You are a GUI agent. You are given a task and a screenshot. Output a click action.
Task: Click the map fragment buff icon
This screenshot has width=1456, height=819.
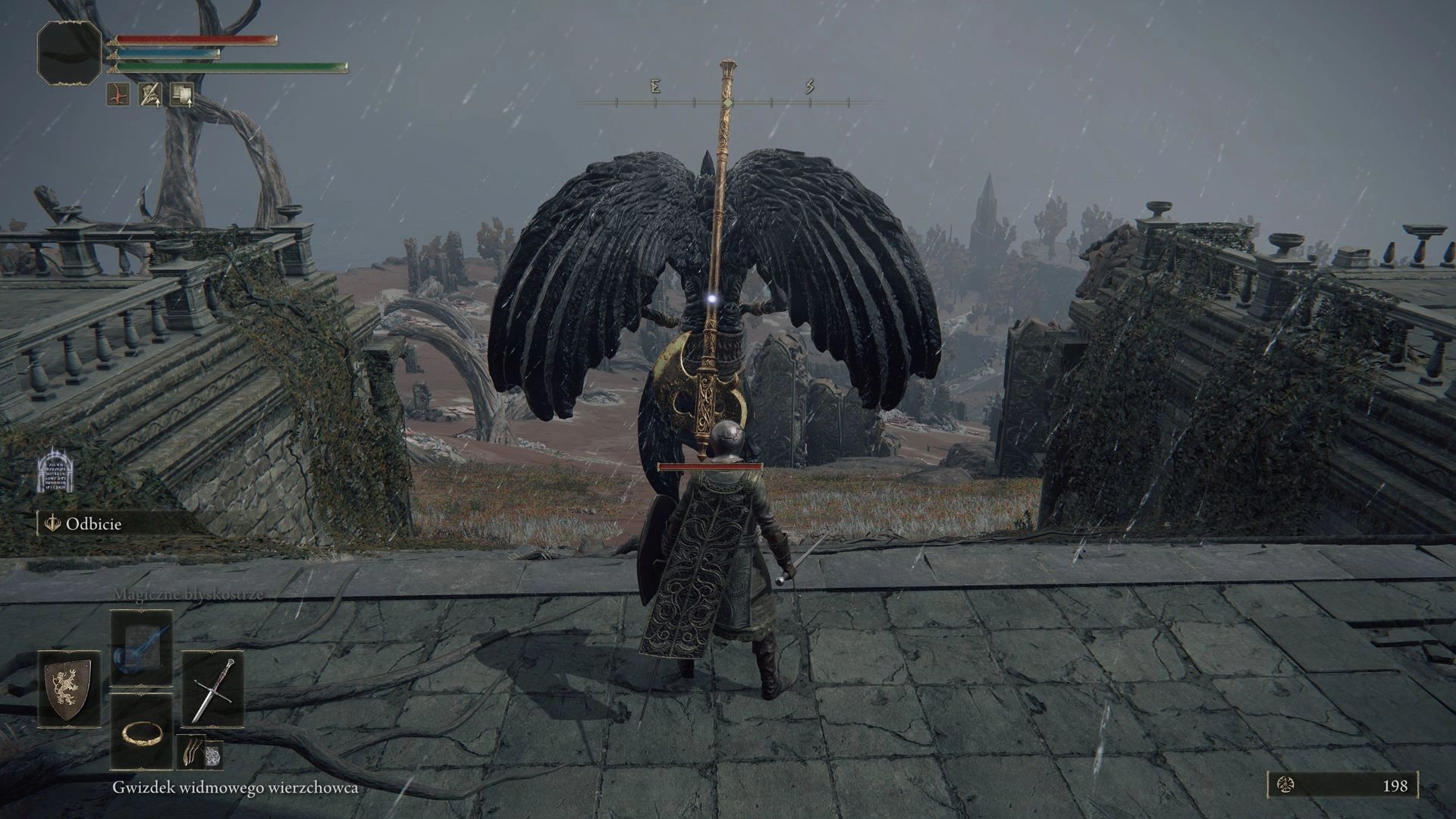click(x=180, y=95)
